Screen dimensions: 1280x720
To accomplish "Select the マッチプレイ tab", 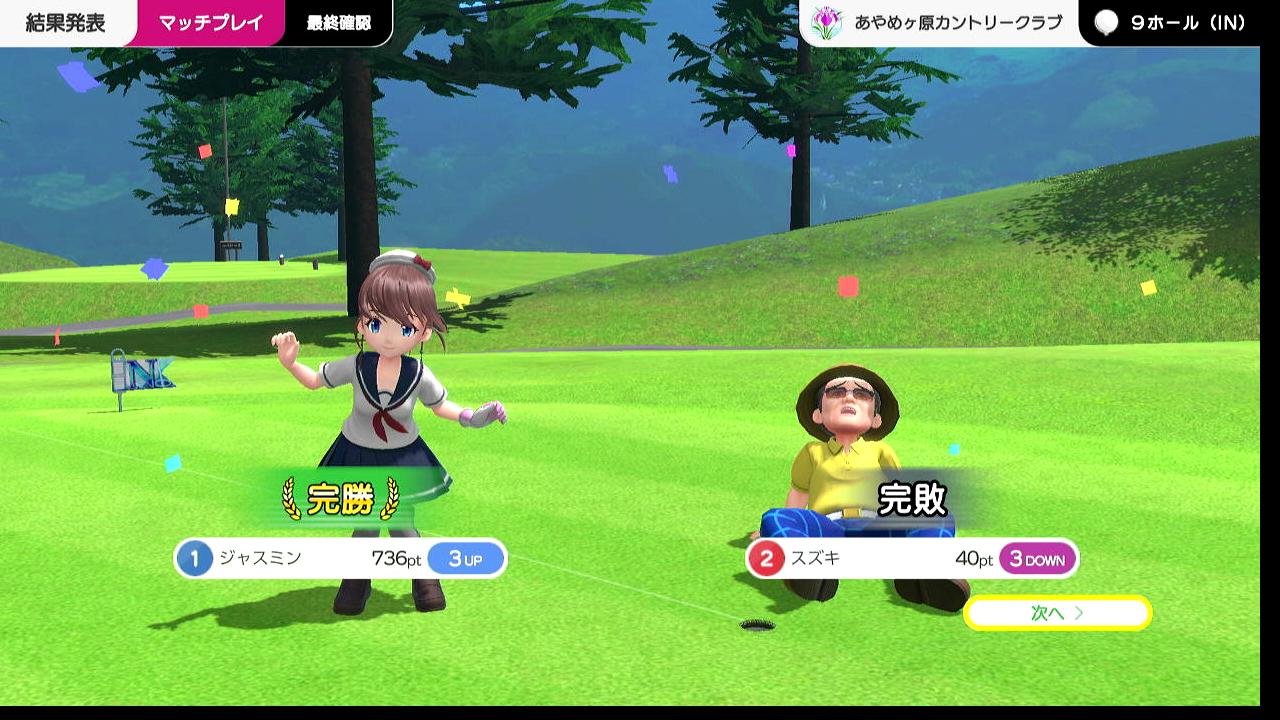I will click(x=210, y=23).
